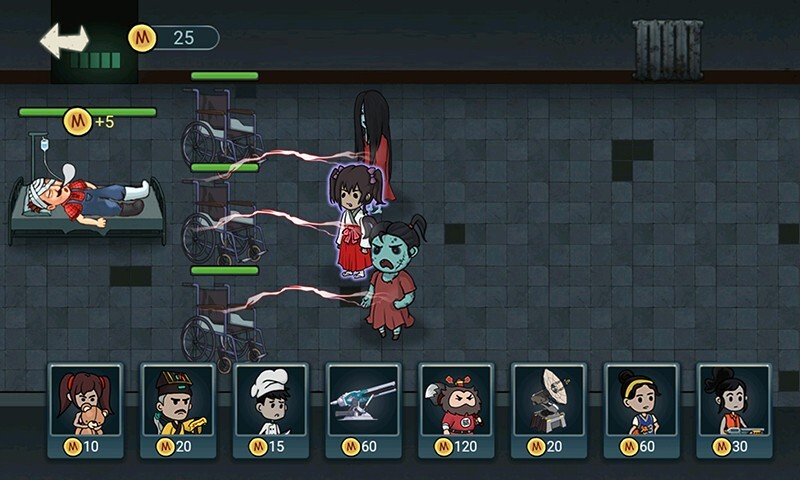Select the satellite dish card costing 20

pos(549,408)
